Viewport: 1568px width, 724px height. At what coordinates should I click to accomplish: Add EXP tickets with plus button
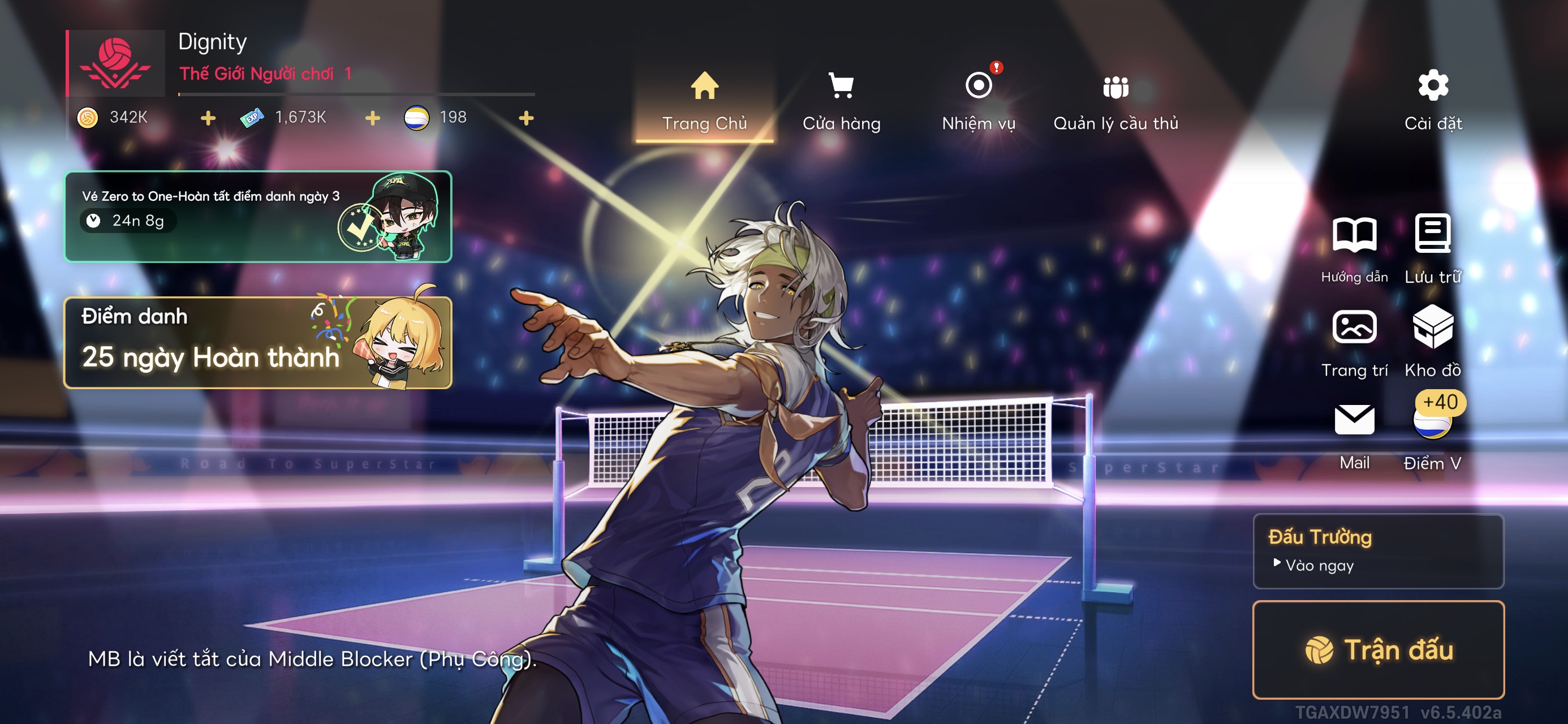coord(373,118)
